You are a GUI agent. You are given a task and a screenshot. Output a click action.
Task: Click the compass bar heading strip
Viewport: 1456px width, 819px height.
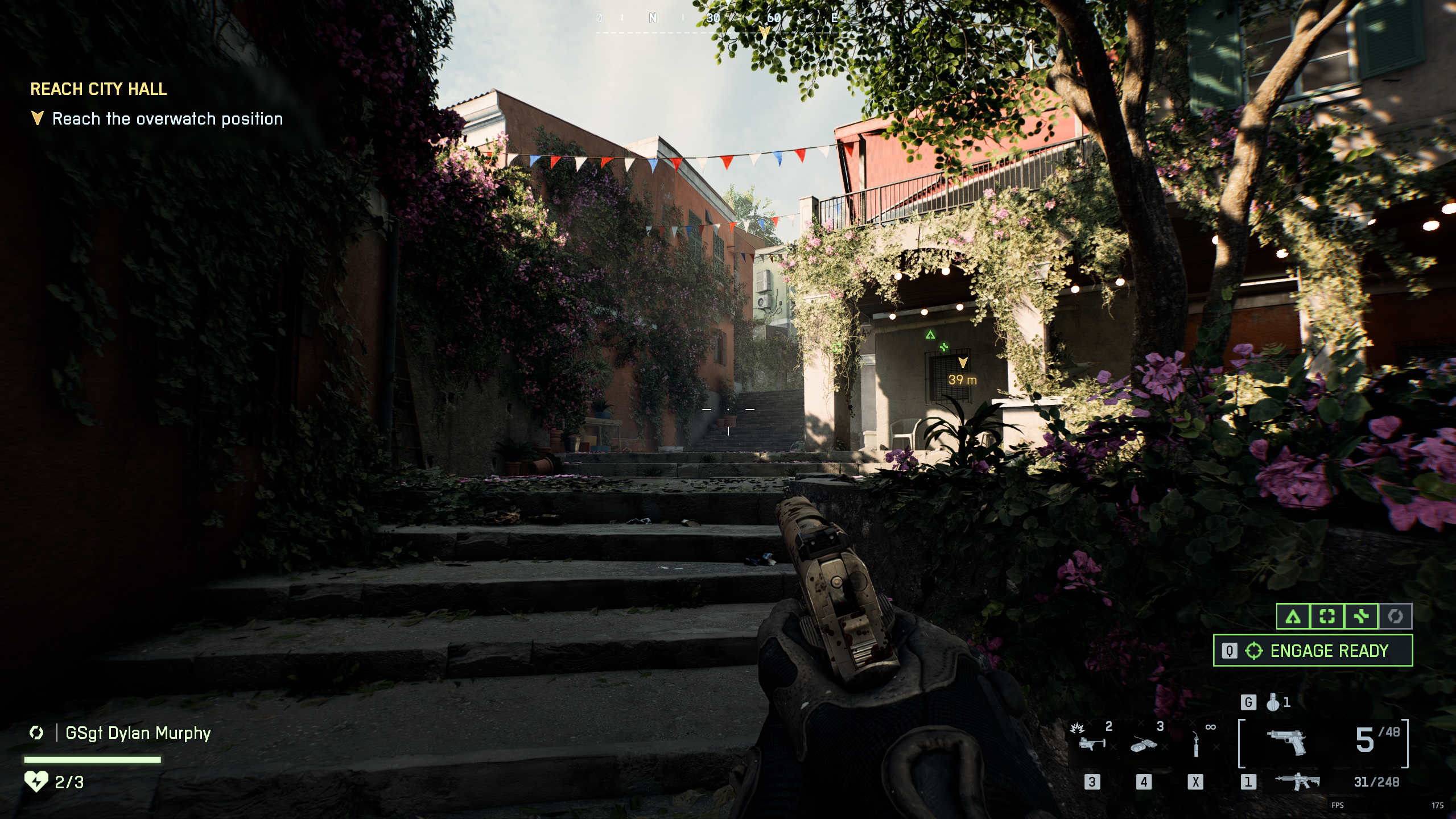click(x=716, y=19)
